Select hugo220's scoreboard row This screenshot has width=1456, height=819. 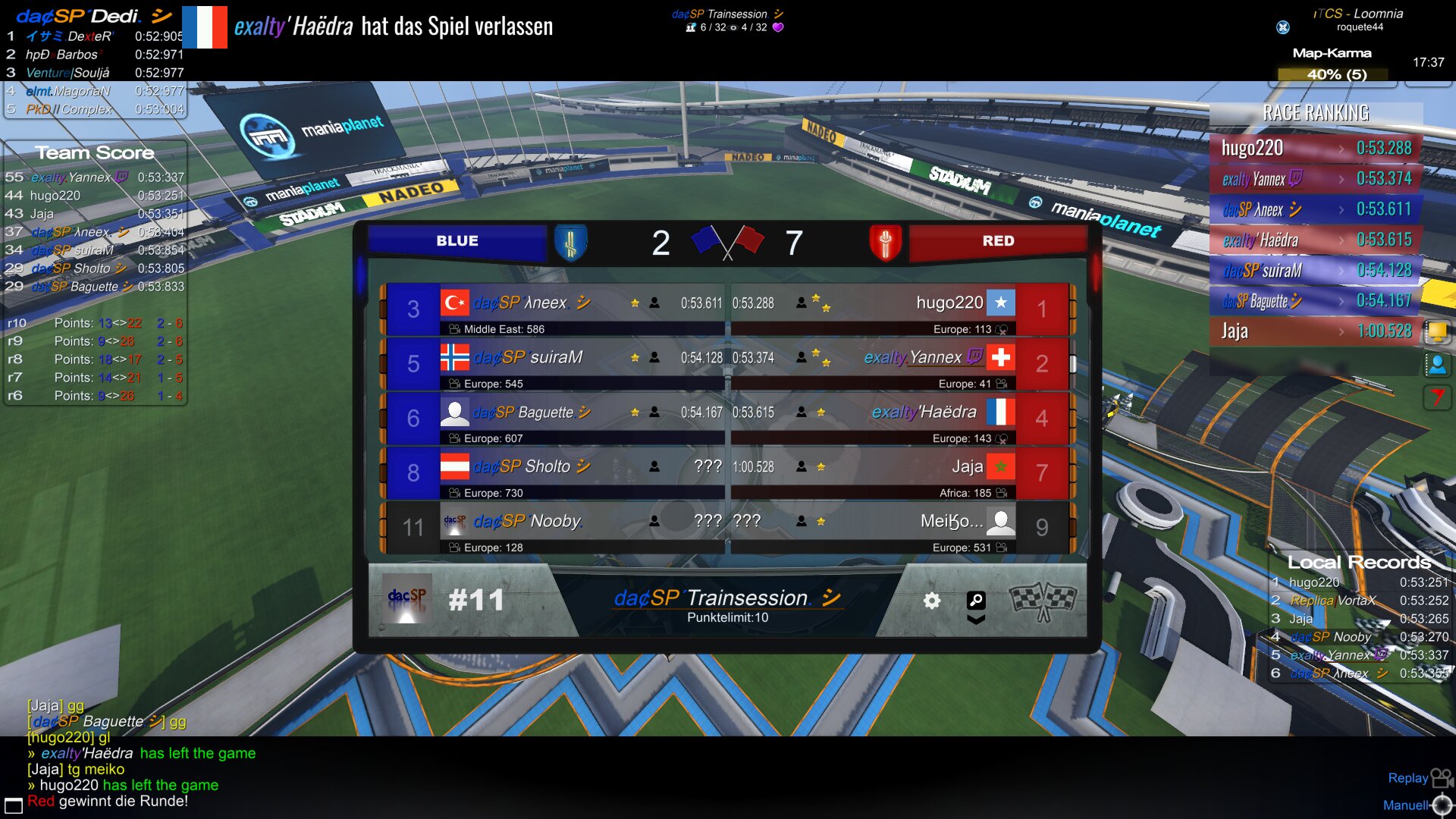[x=872, y=309]
